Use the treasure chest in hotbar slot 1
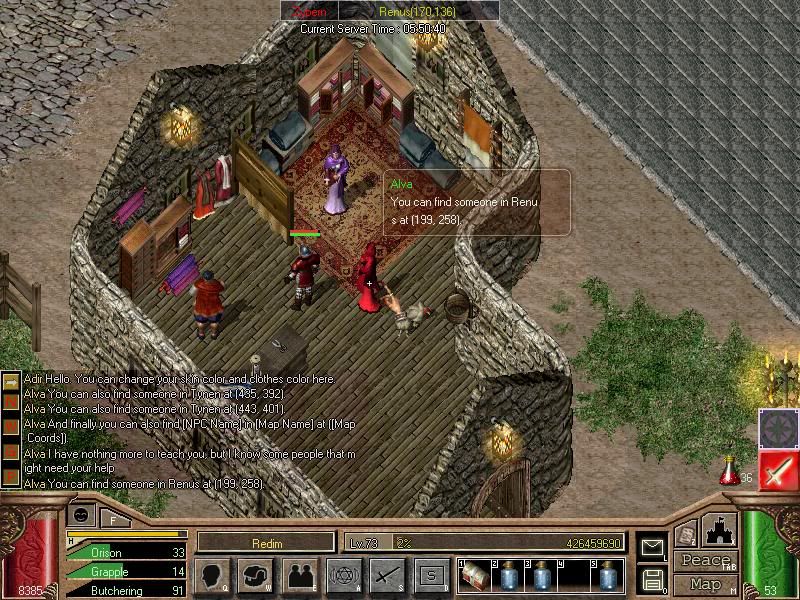 [475, 577]
